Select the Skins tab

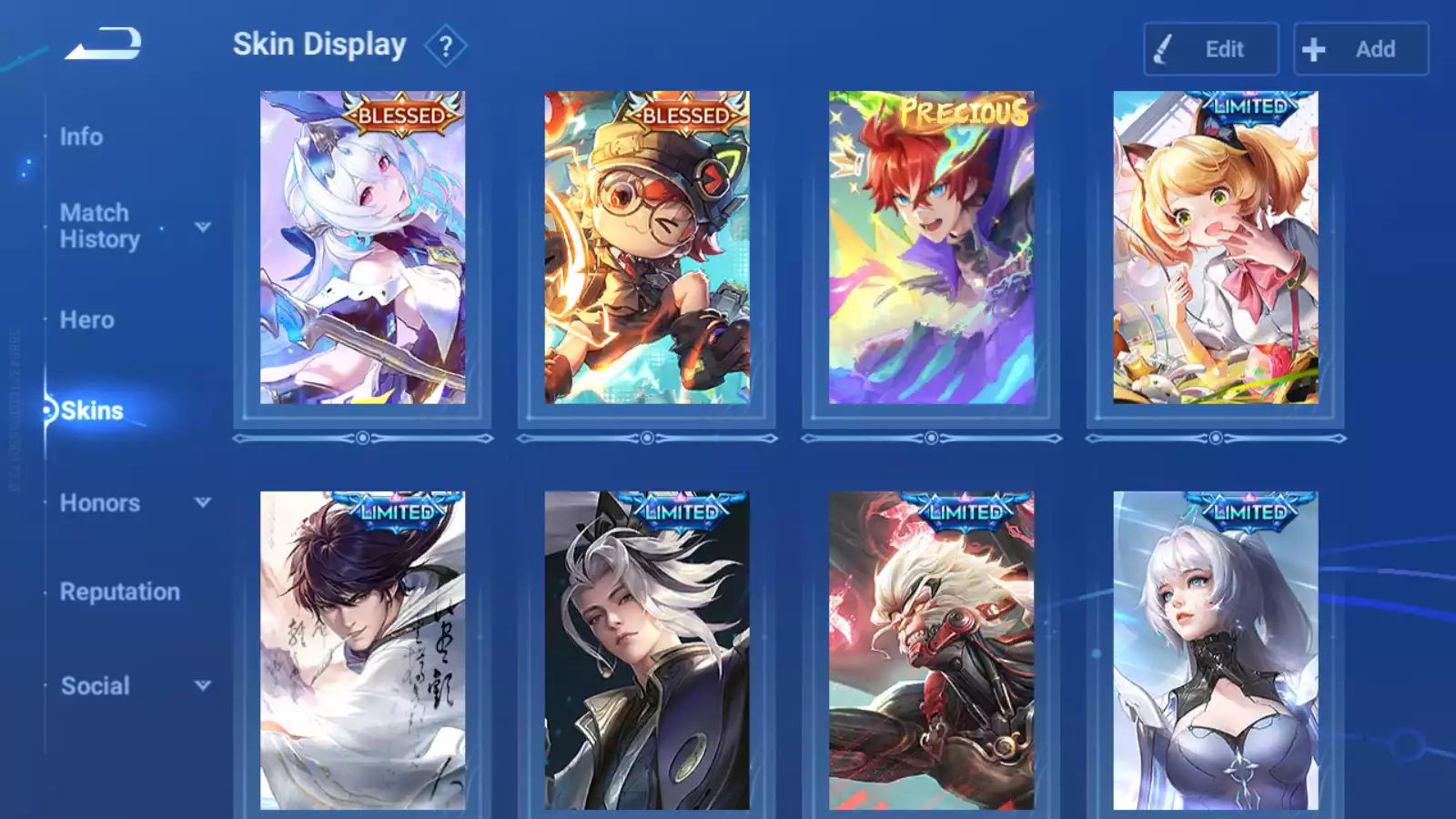(x=91, y=410)
